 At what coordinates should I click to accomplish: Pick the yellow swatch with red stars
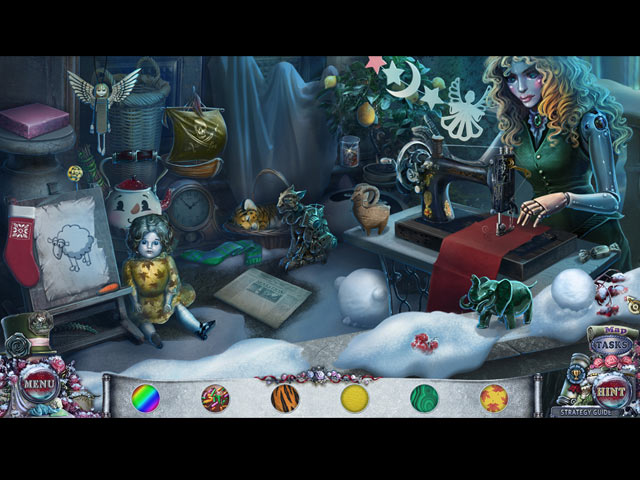pos(494,398)
